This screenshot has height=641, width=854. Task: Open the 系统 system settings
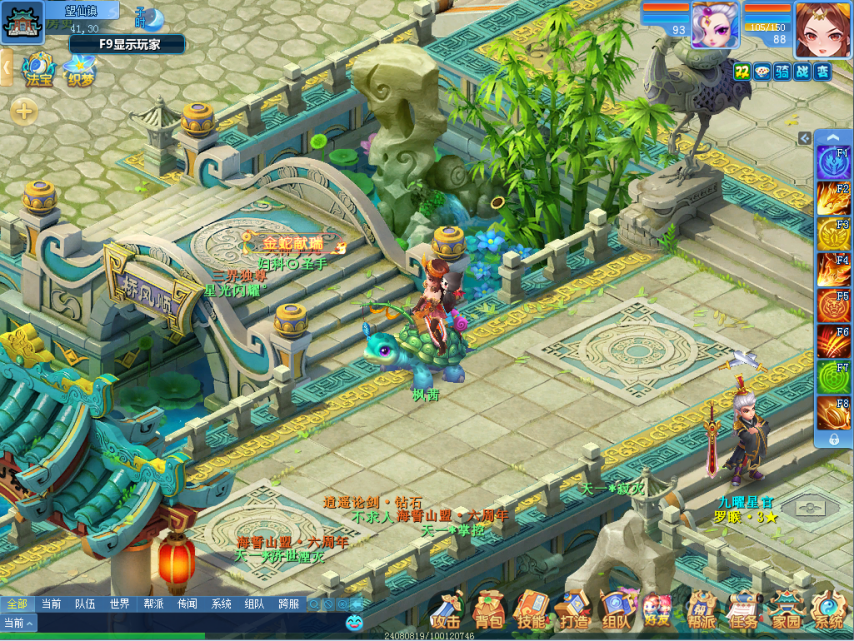(x=829, y=610)
